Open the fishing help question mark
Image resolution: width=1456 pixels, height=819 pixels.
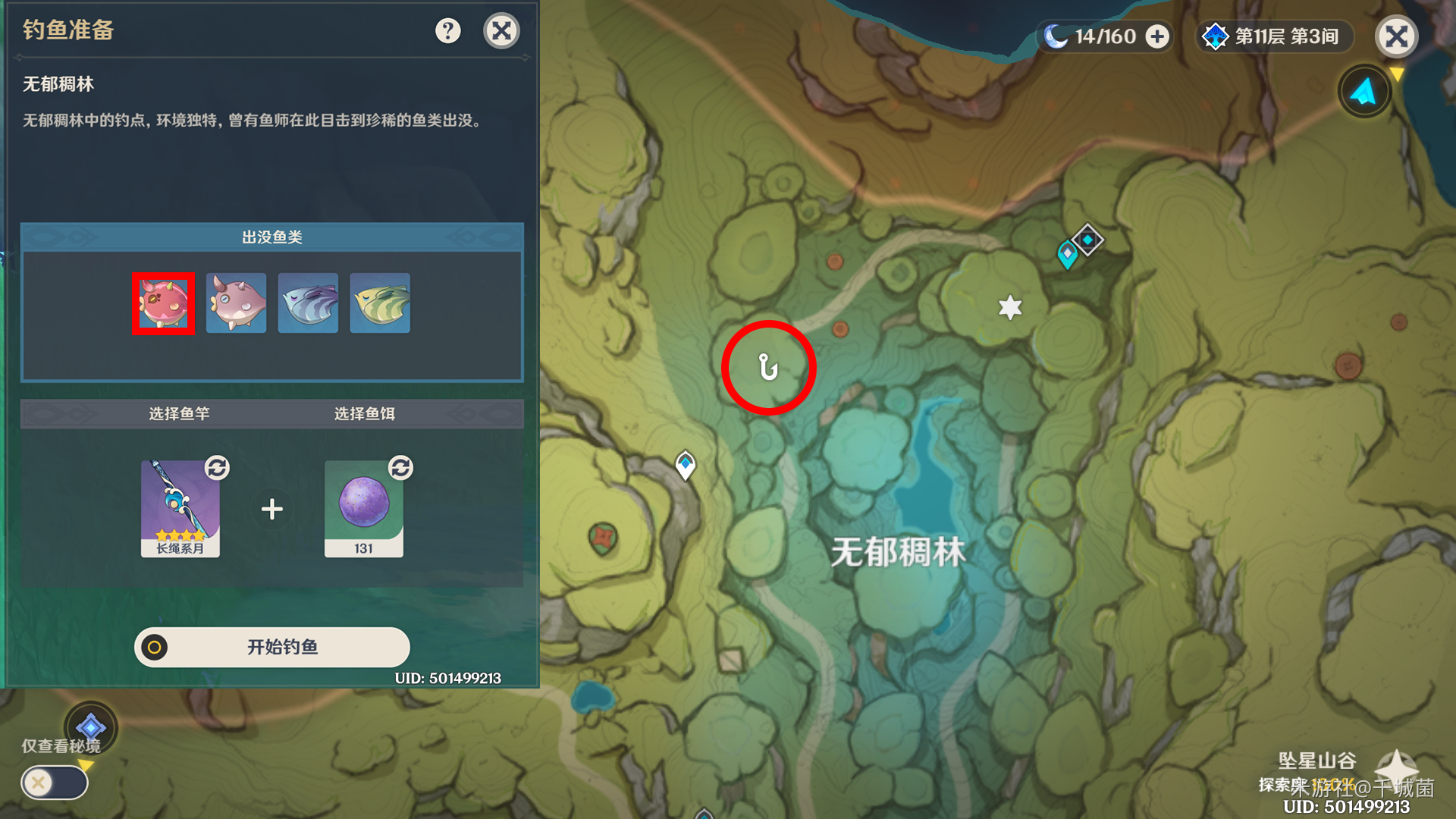tap(448, 31)
